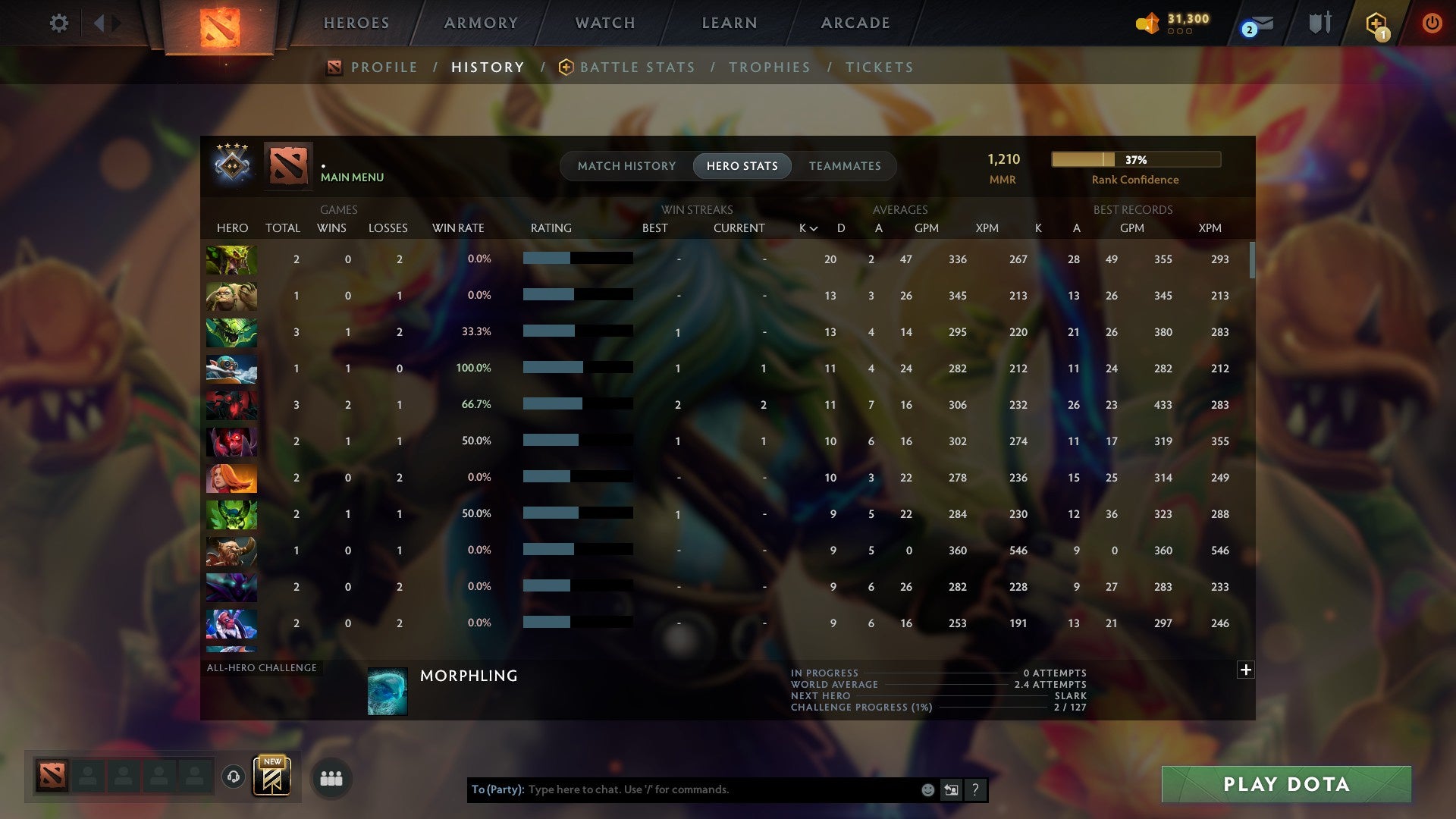The height and width of the screenshot is (819, 1456).
Task: Select Pudge's portrait in the hero stats list
Action: [x=231, y=296]
